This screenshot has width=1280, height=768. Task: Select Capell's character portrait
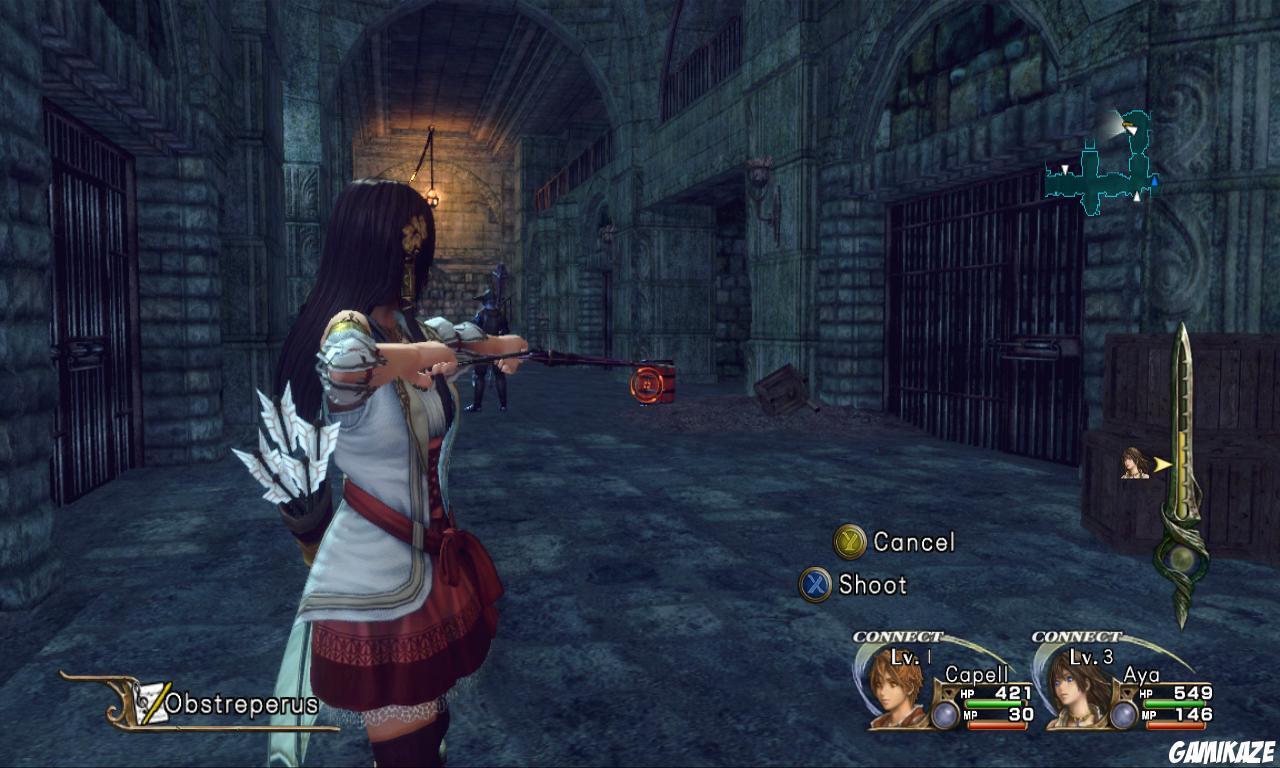point(895,688)
